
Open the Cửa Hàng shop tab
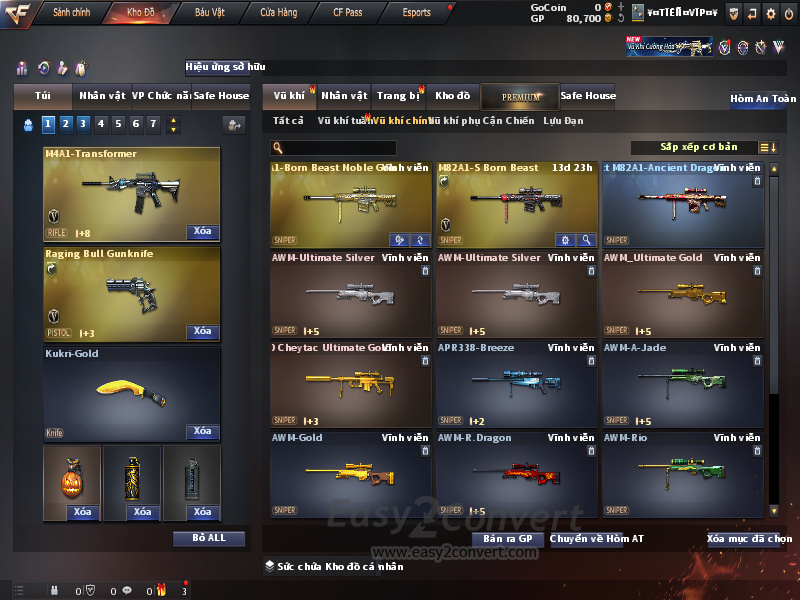point(278,13)
